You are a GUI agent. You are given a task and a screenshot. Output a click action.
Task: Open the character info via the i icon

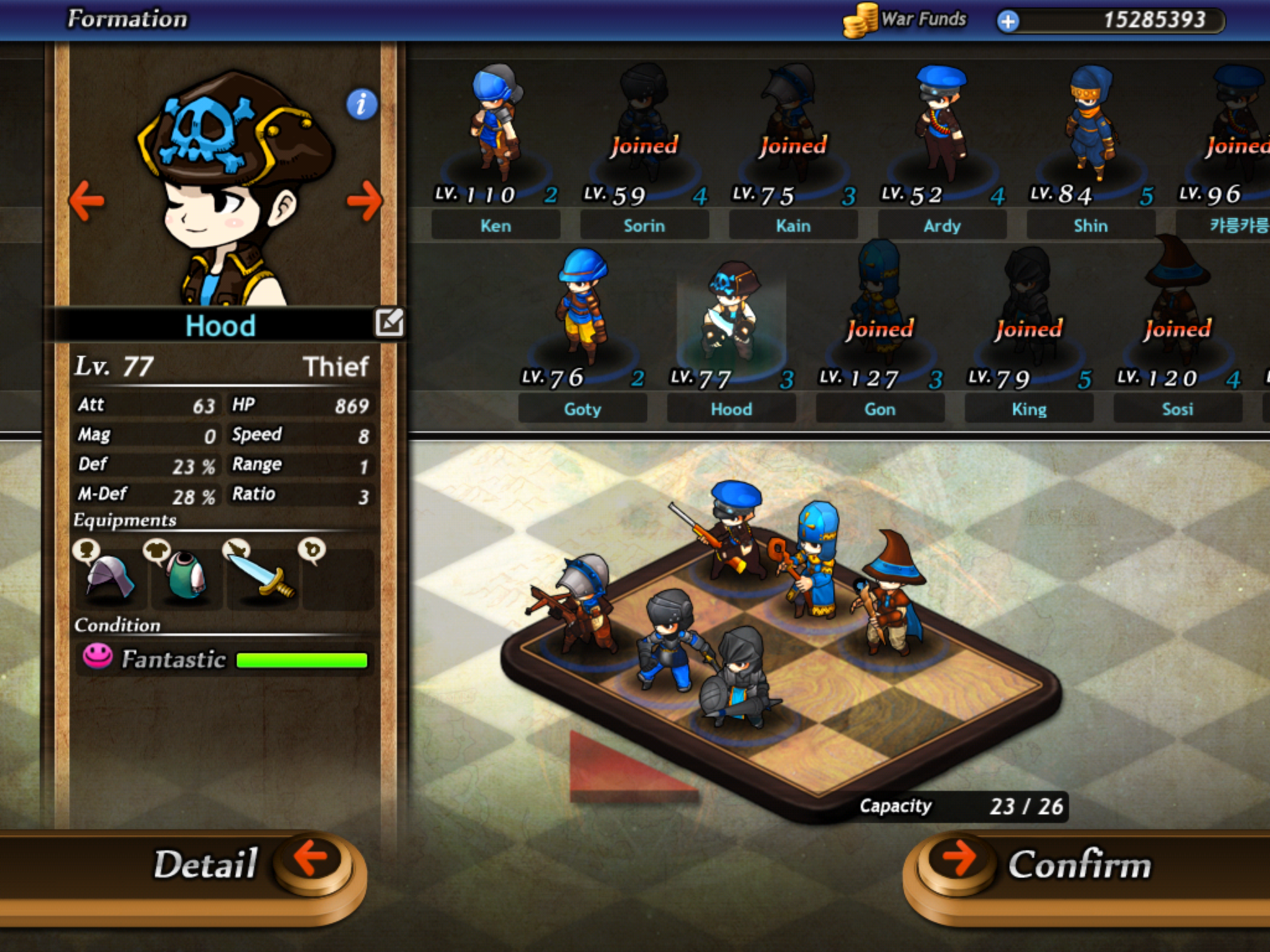360,105
